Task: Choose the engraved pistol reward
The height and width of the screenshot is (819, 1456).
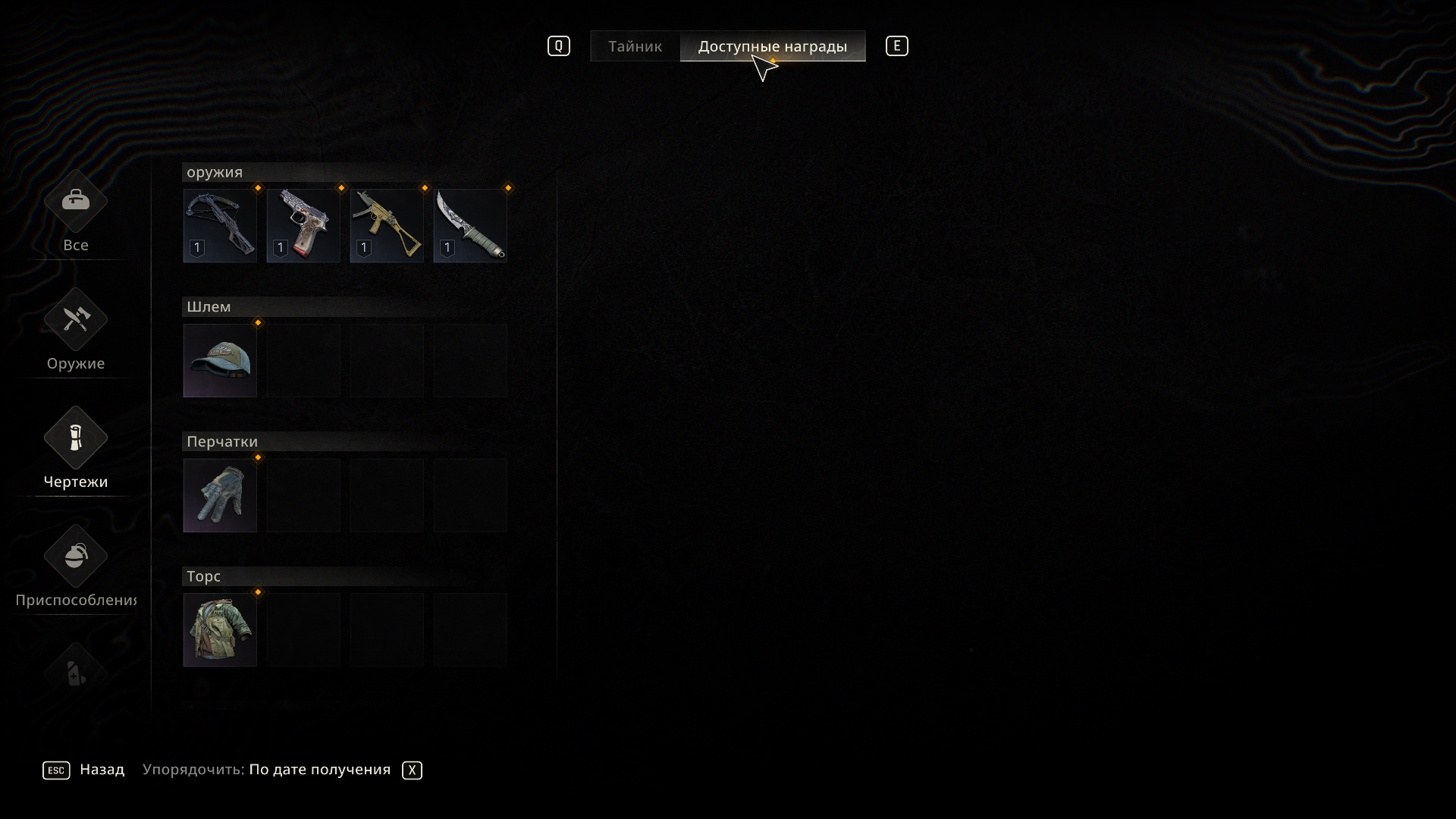Action: (303, 225)
